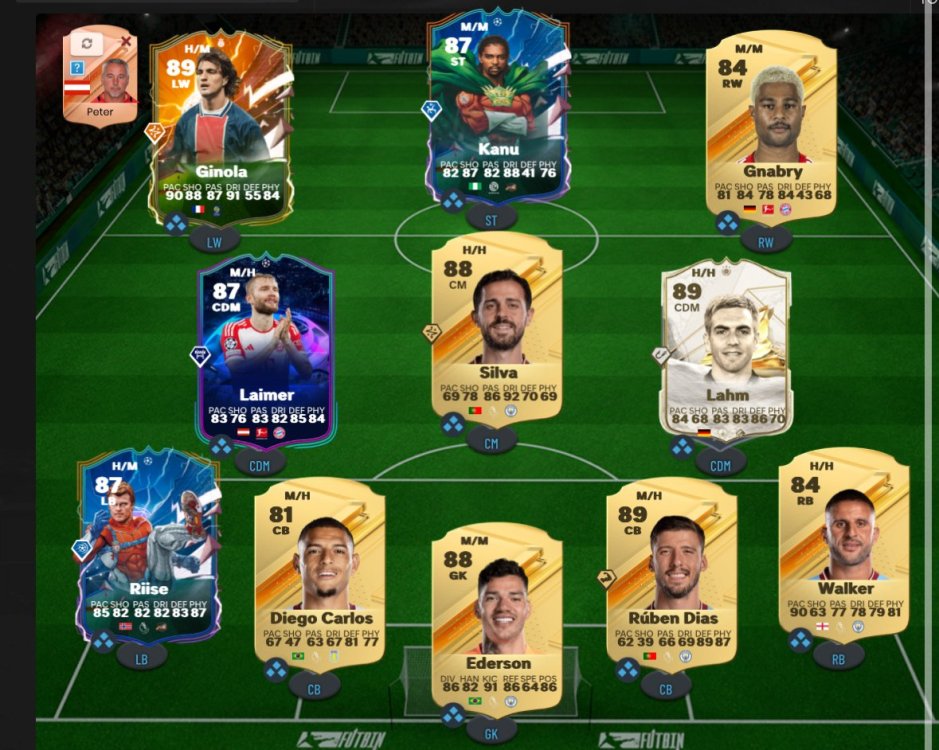Remove manager Peter with the X

pyautogui.click(x=126, y=41)
